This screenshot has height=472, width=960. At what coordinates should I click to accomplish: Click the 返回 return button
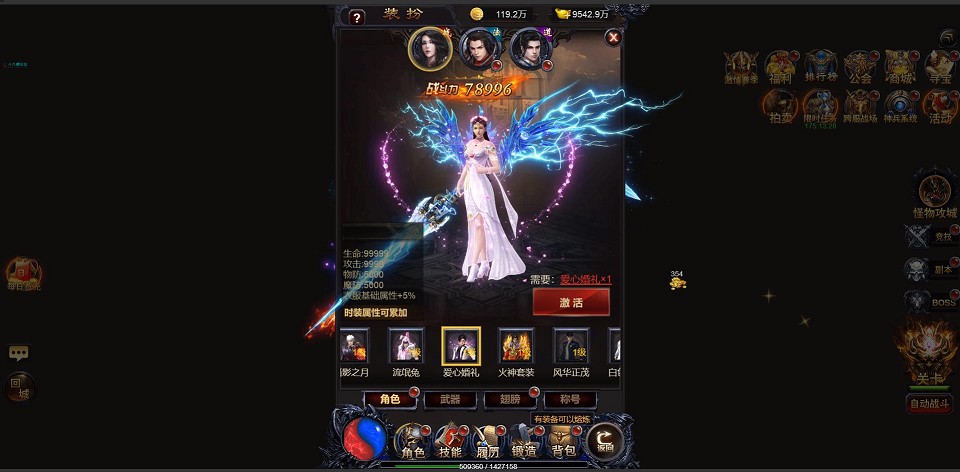[x=604, y=439]
